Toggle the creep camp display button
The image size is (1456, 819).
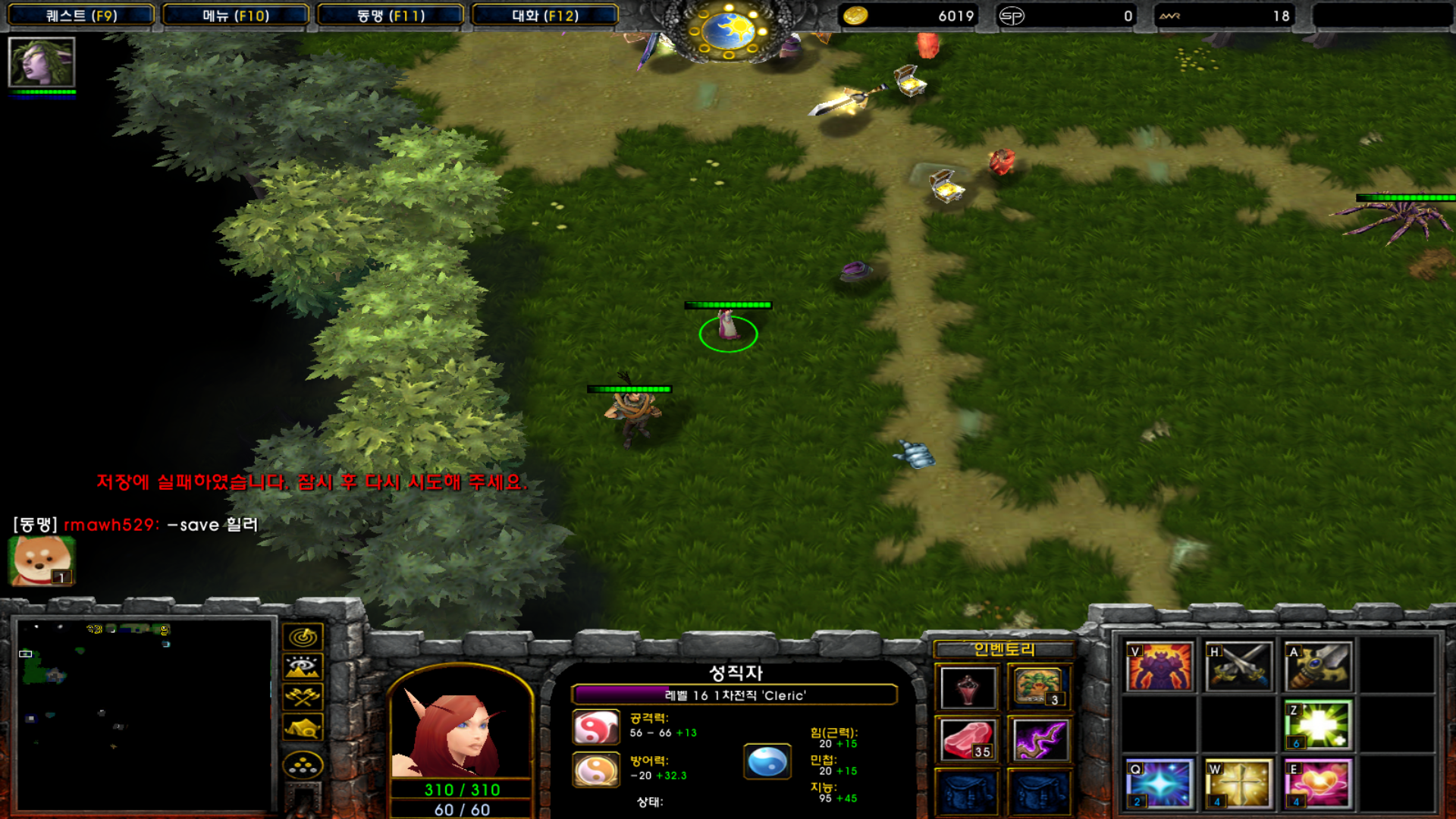[303, 727]
